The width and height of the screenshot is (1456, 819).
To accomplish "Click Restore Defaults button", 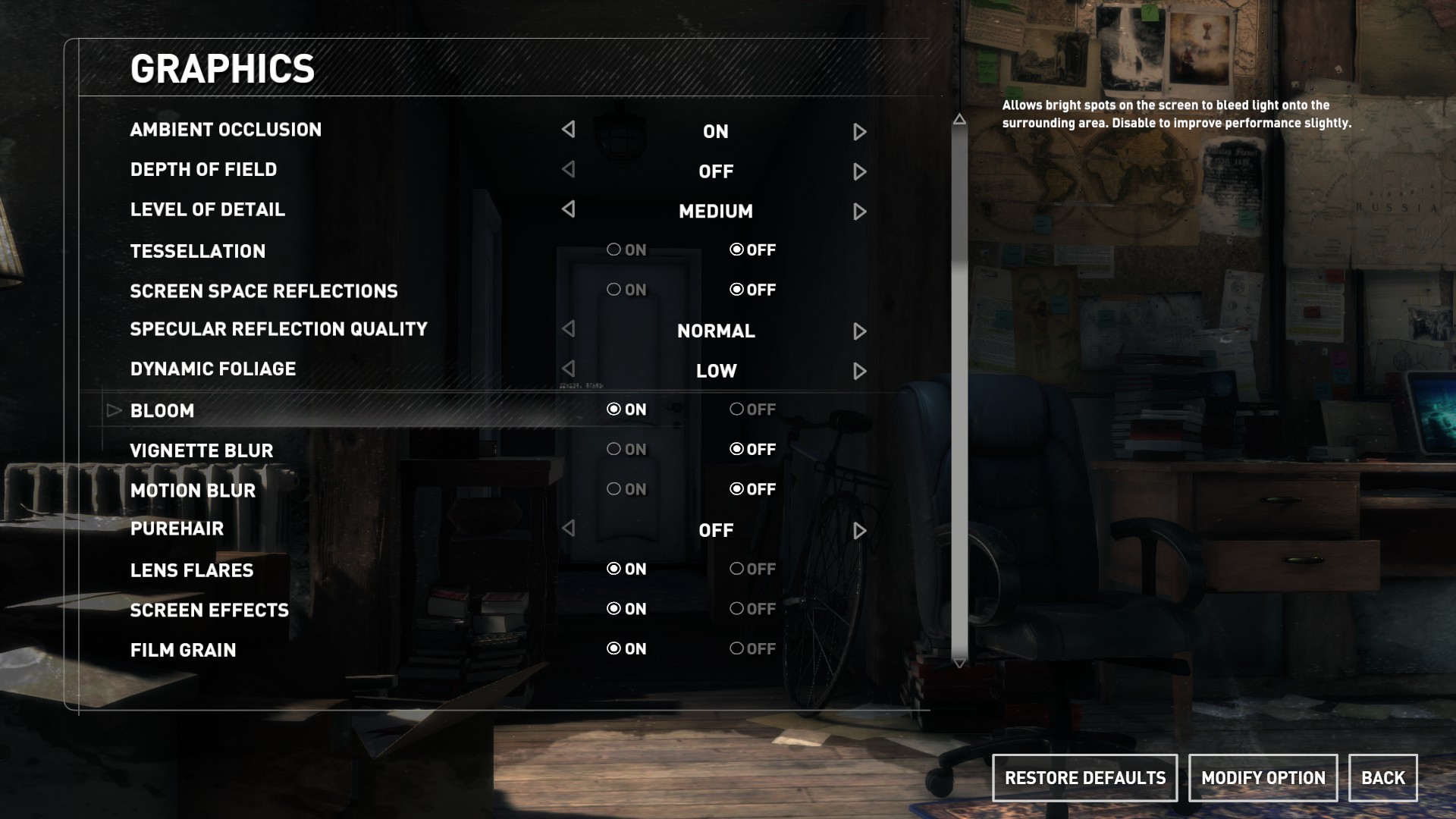I will pyautogui.click(x=1084, y=778).
